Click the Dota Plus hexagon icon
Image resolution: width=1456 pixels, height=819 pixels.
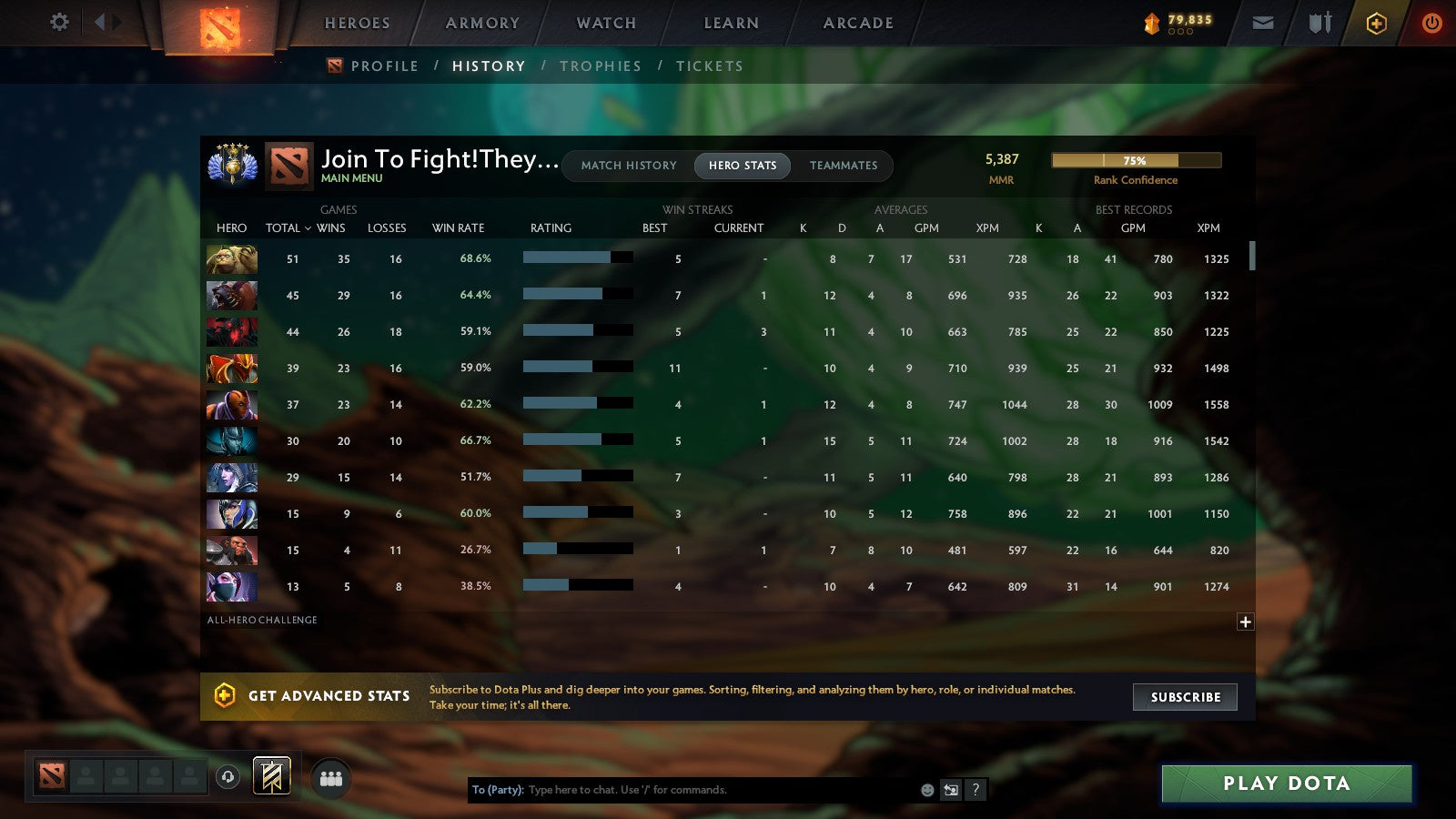pyautogui.click(x=1376, y=23)
